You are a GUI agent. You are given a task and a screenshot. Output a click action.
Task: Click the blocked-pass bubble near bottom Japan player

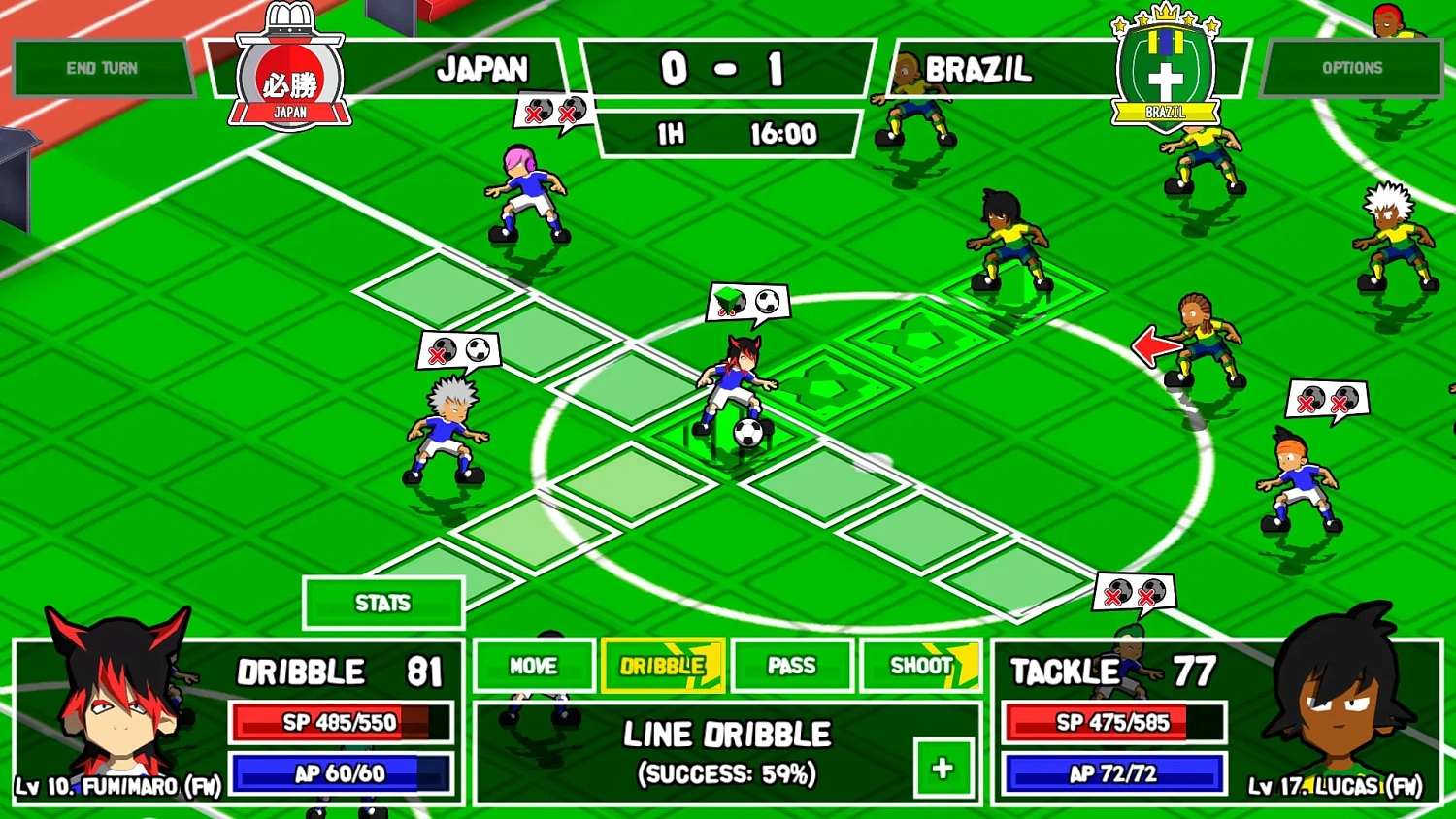[1134, 592]
